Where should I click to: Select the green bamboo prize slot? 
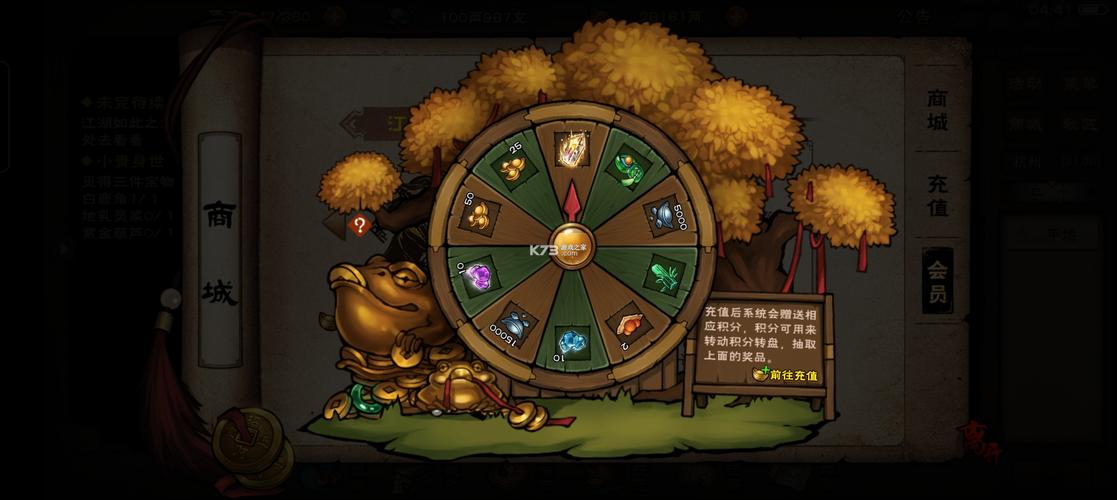coord(663,273)
